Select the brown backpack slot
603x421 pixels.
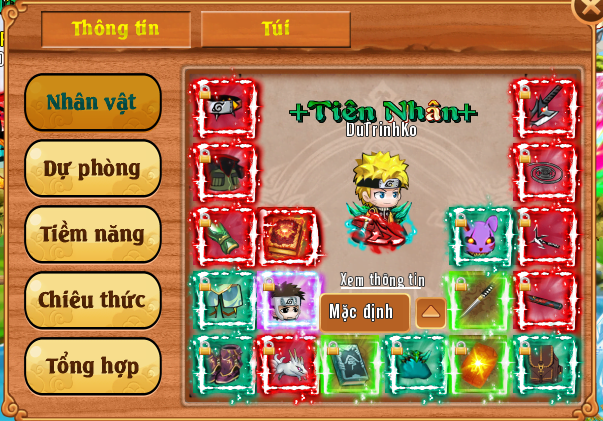(x=543, y=364)
